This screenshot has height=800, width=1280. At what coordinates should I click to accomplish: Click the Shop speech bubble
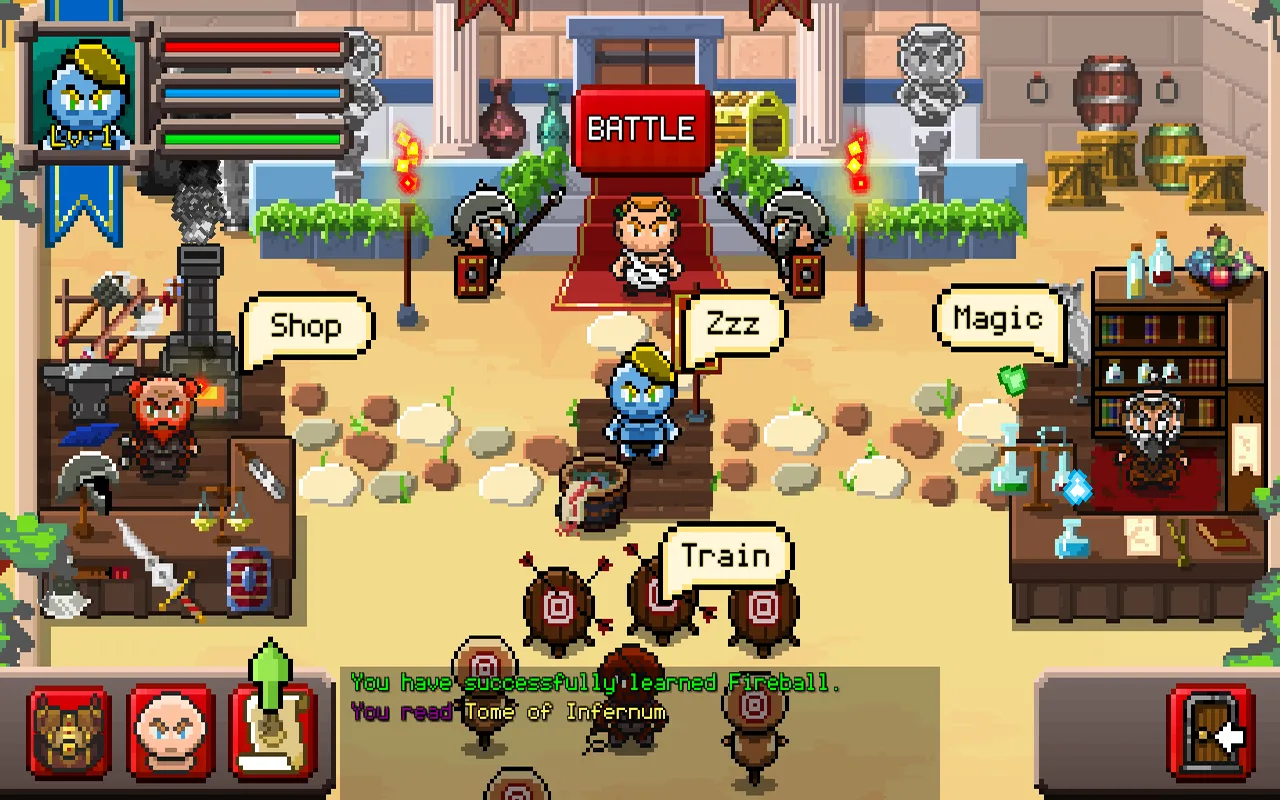click(x=306, y=324)
